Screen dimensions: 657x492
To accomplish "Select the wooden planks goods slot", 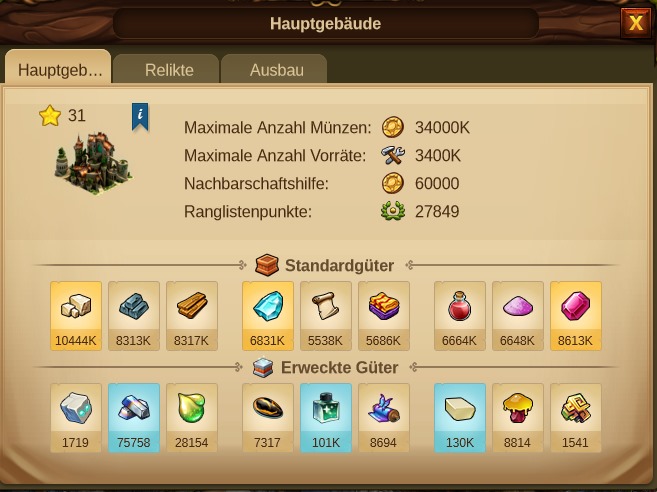I will 192,314.
